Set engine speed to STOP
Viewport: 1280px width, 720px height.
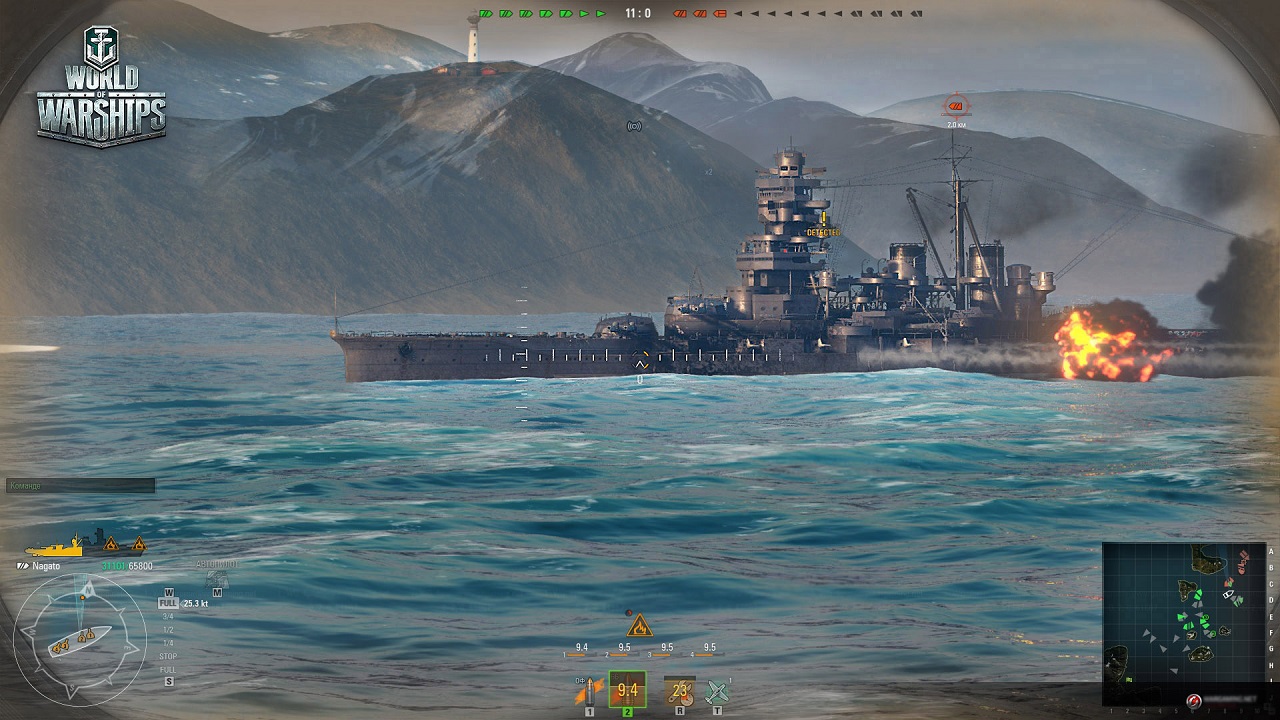(x=168, y=656)
